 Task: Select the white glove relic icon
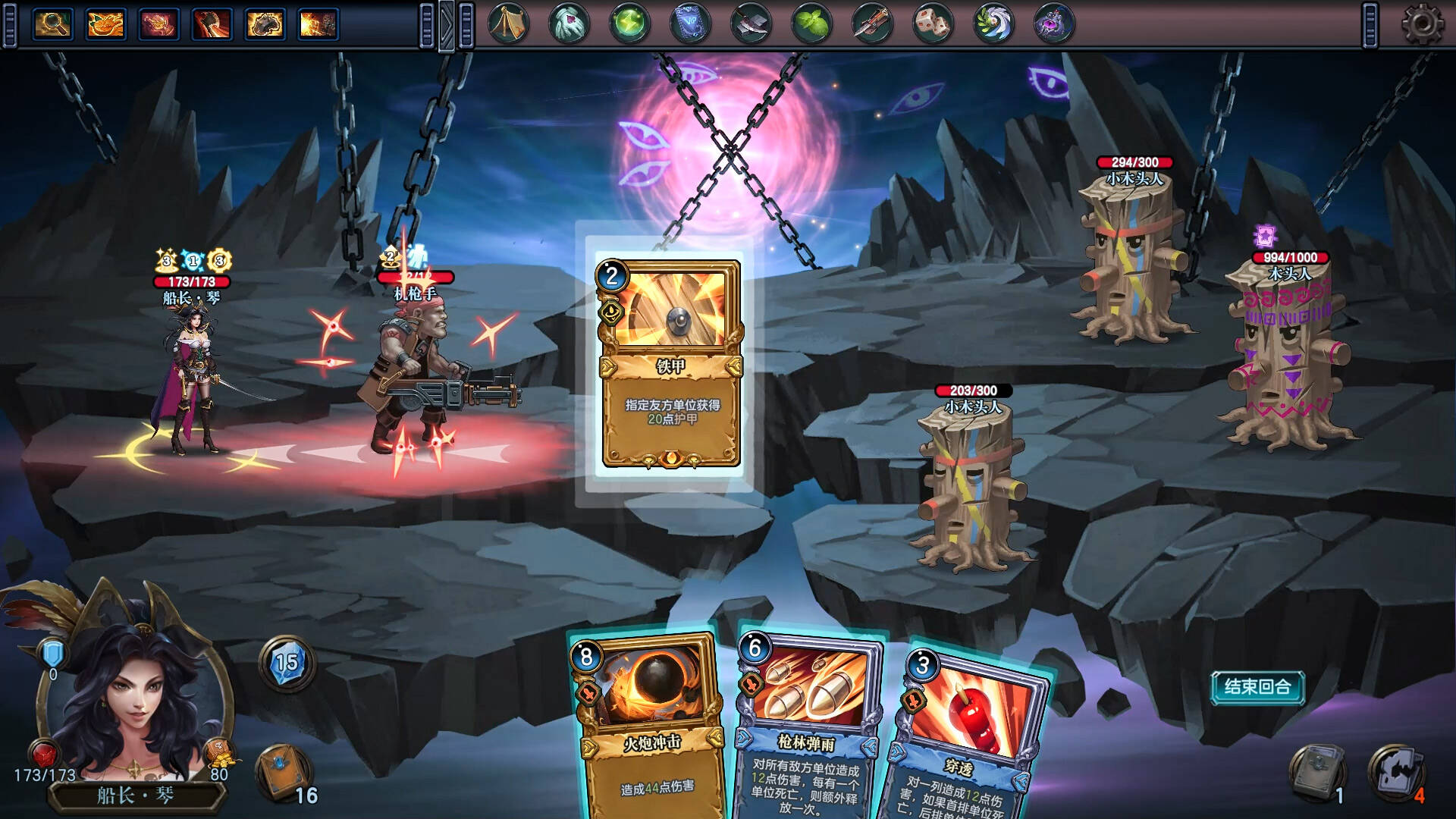point(569,24)
